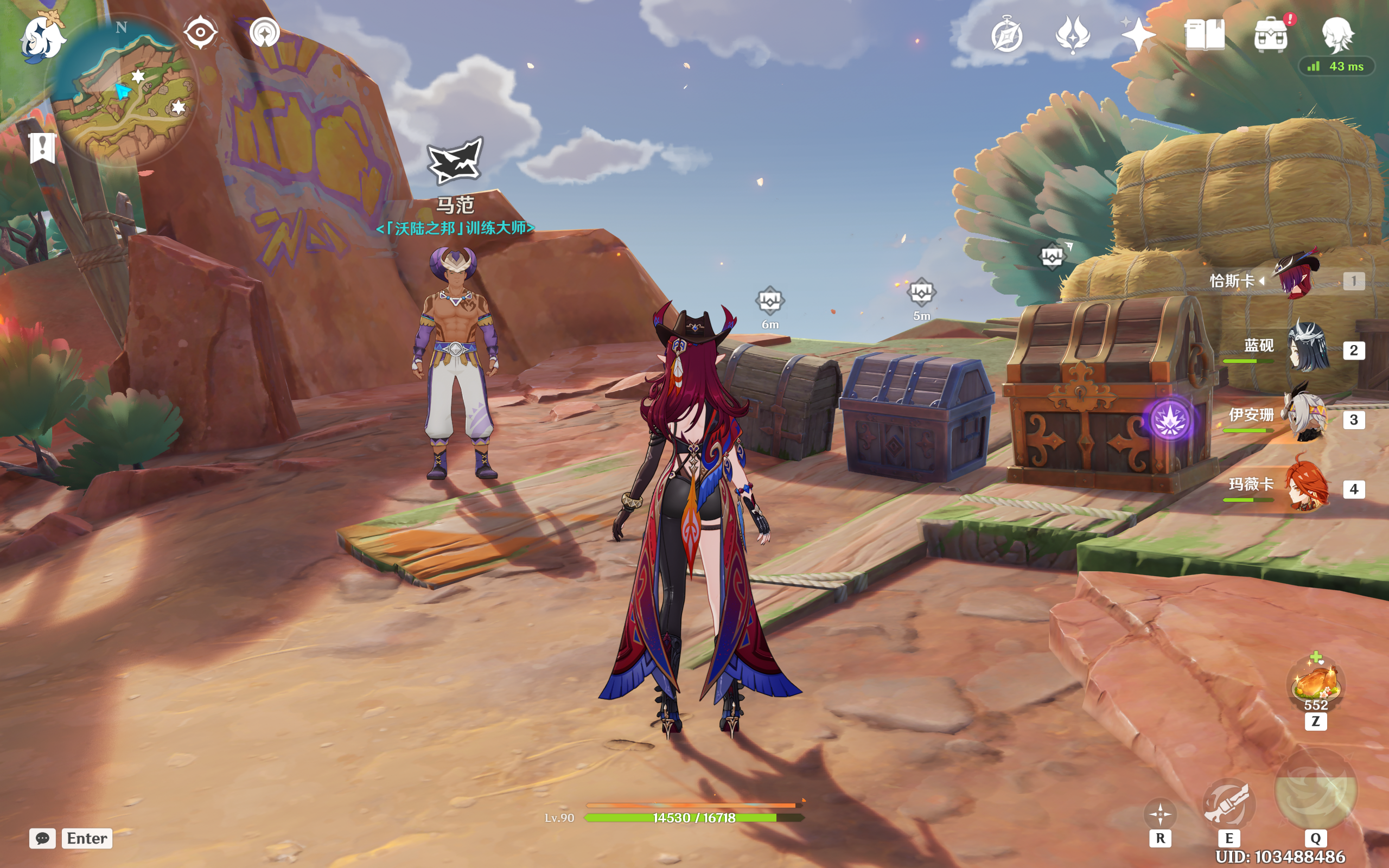Use the roast chicken food item
The width and height of the screenshot is (1389, 868).
pyautogui.click(x=1316, y=684)
